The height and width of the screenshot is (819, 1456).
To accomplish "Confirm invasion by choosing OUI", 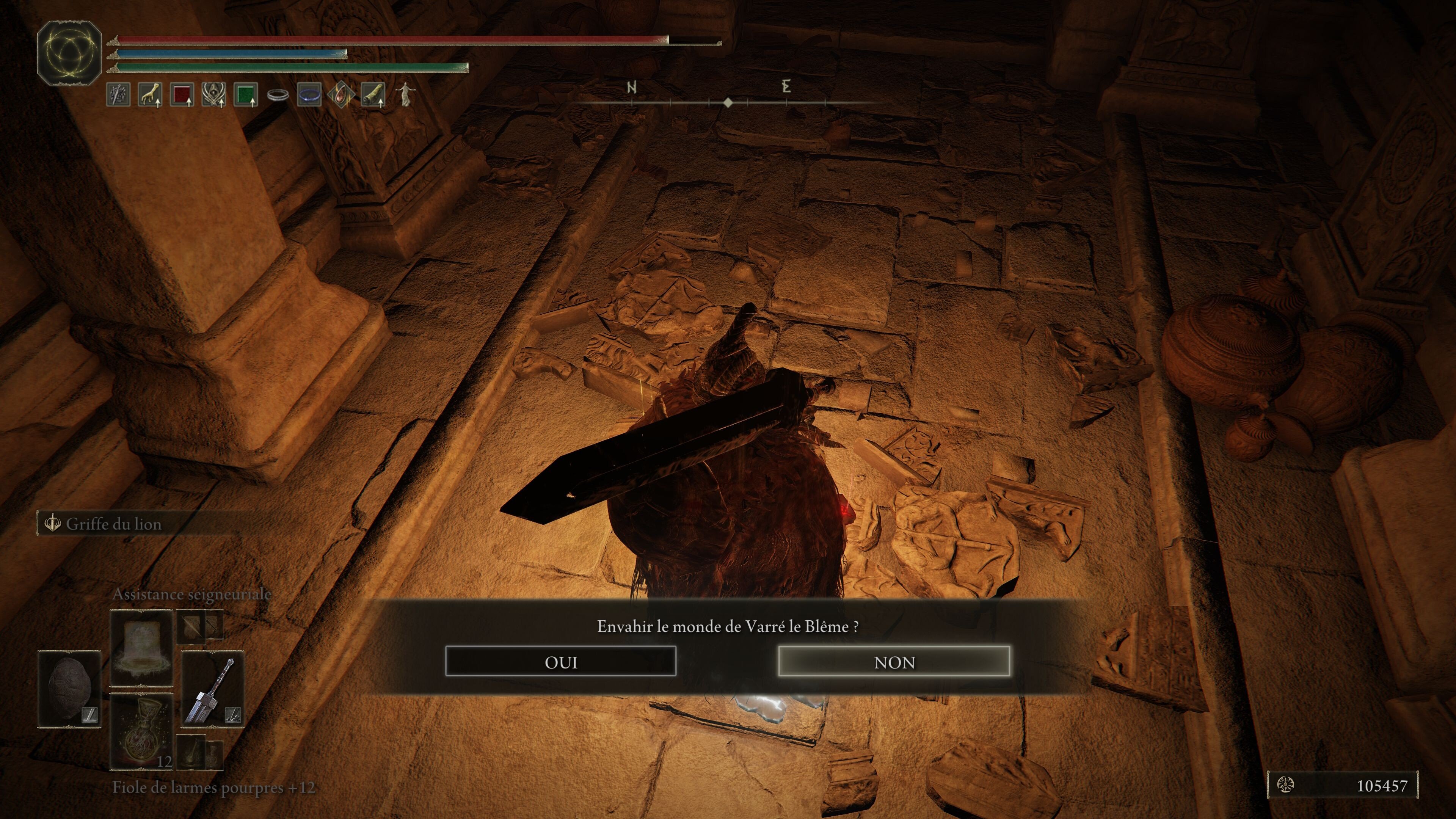I will (560, 661).
